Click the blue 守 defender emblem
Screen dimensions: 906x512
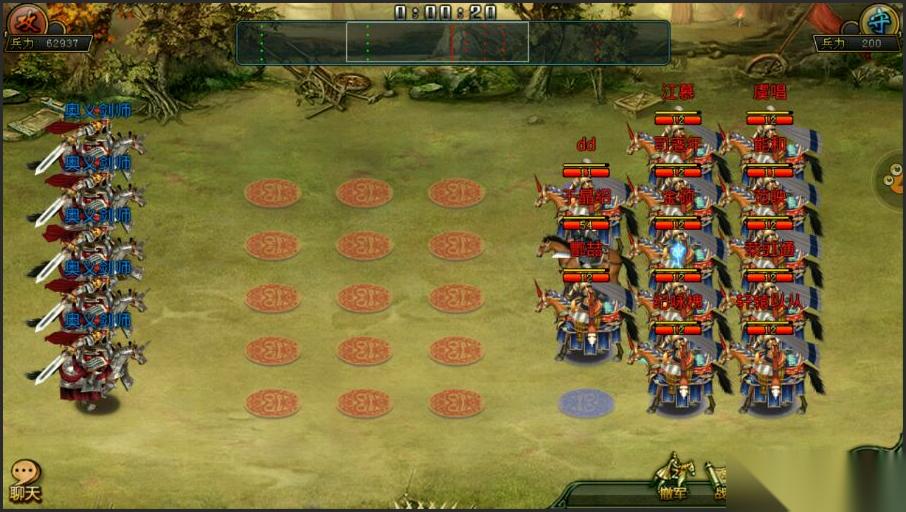pos(879,20)
